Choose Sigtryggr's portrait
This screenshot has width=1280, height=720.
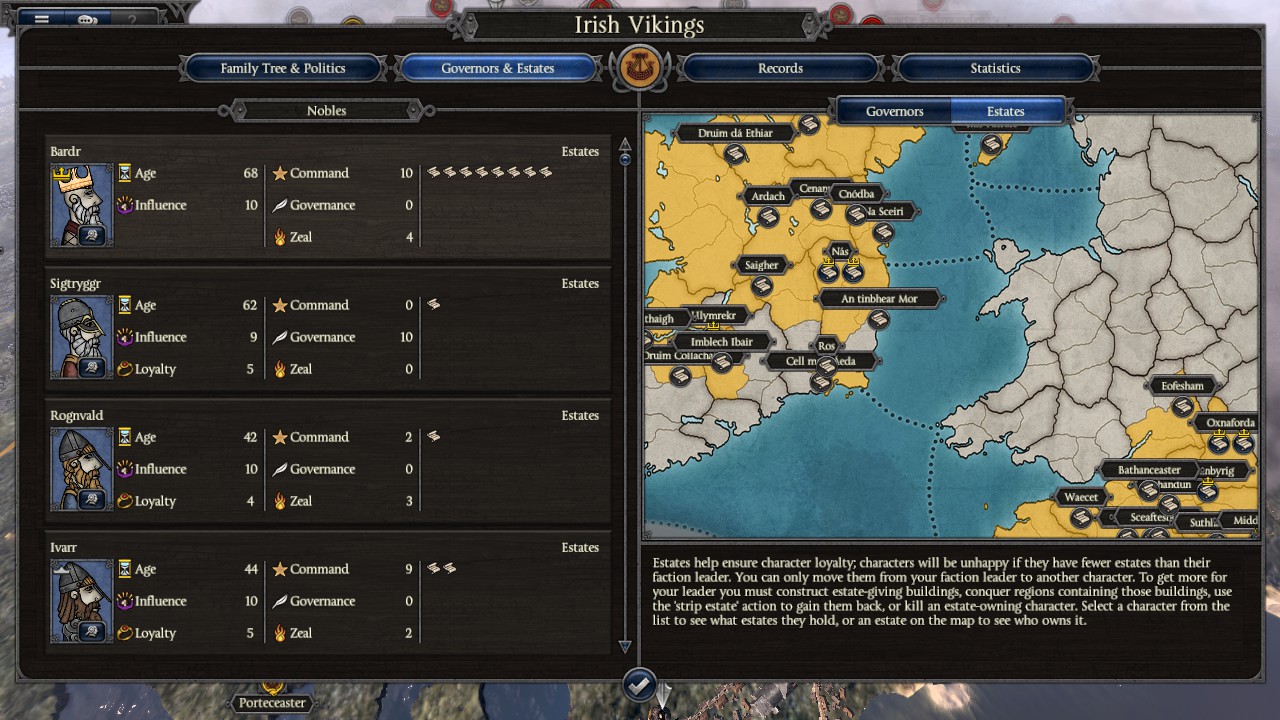point(81,337)
